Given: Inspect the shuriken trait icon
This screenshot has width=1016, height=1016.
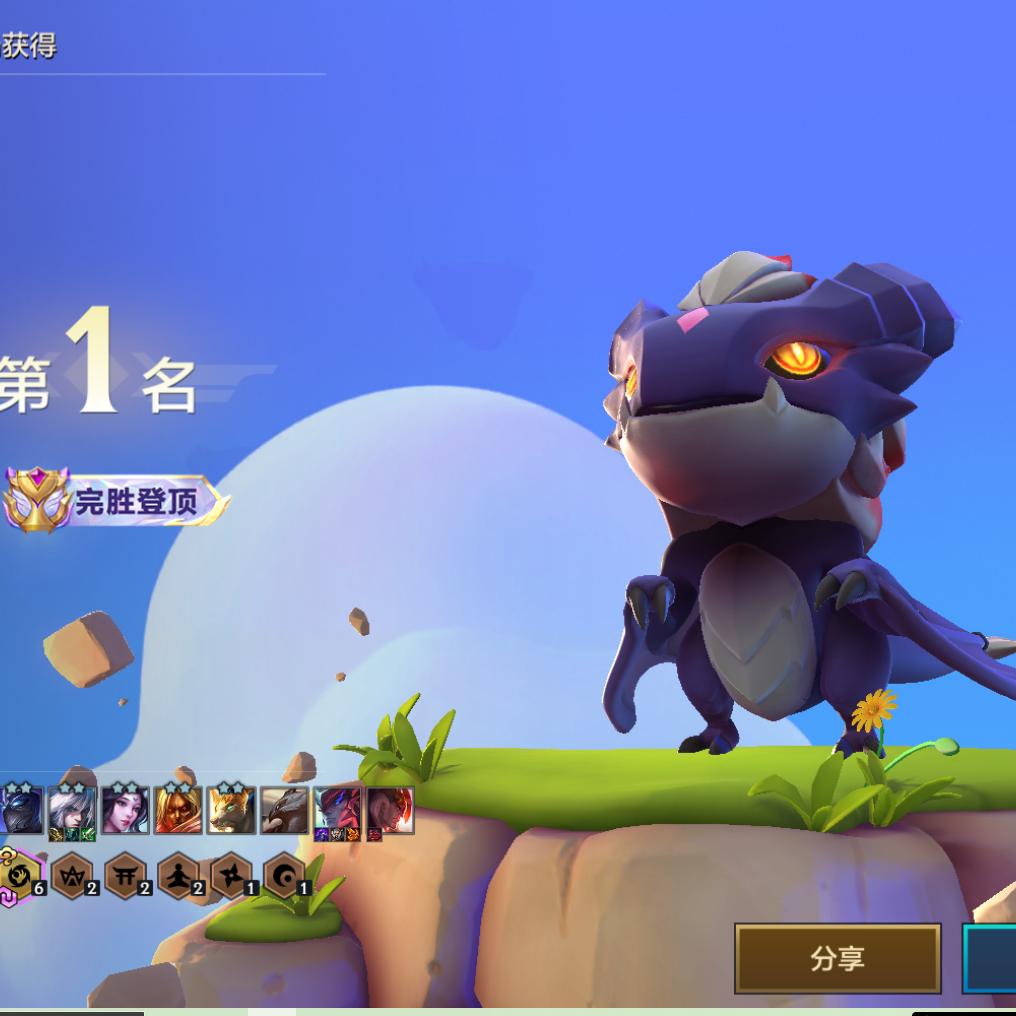Looking at the screenshot, I should (231, 876).
